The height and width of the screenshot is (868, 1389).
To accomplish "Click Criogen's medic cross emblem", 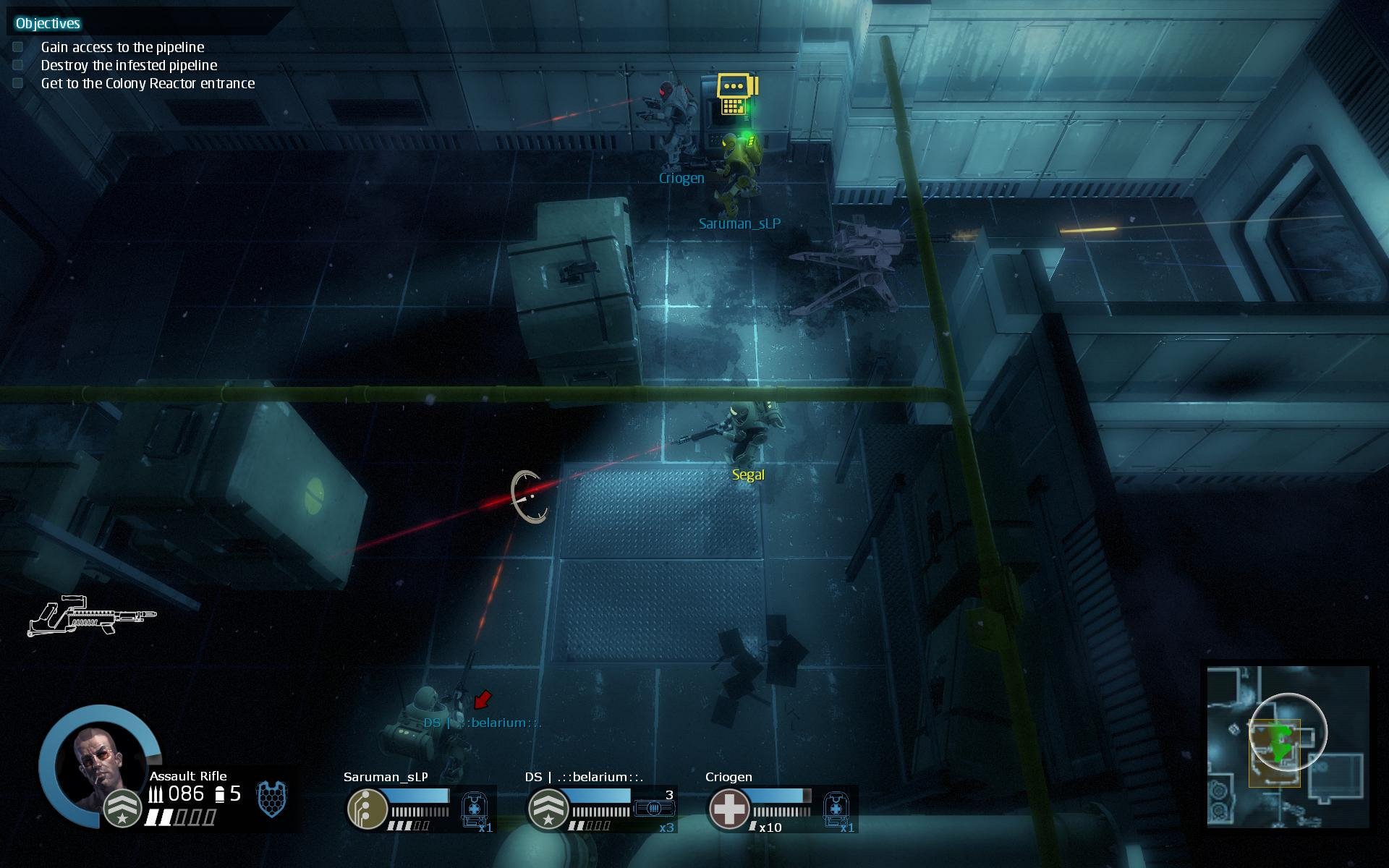I will click(x=729, y=808).
